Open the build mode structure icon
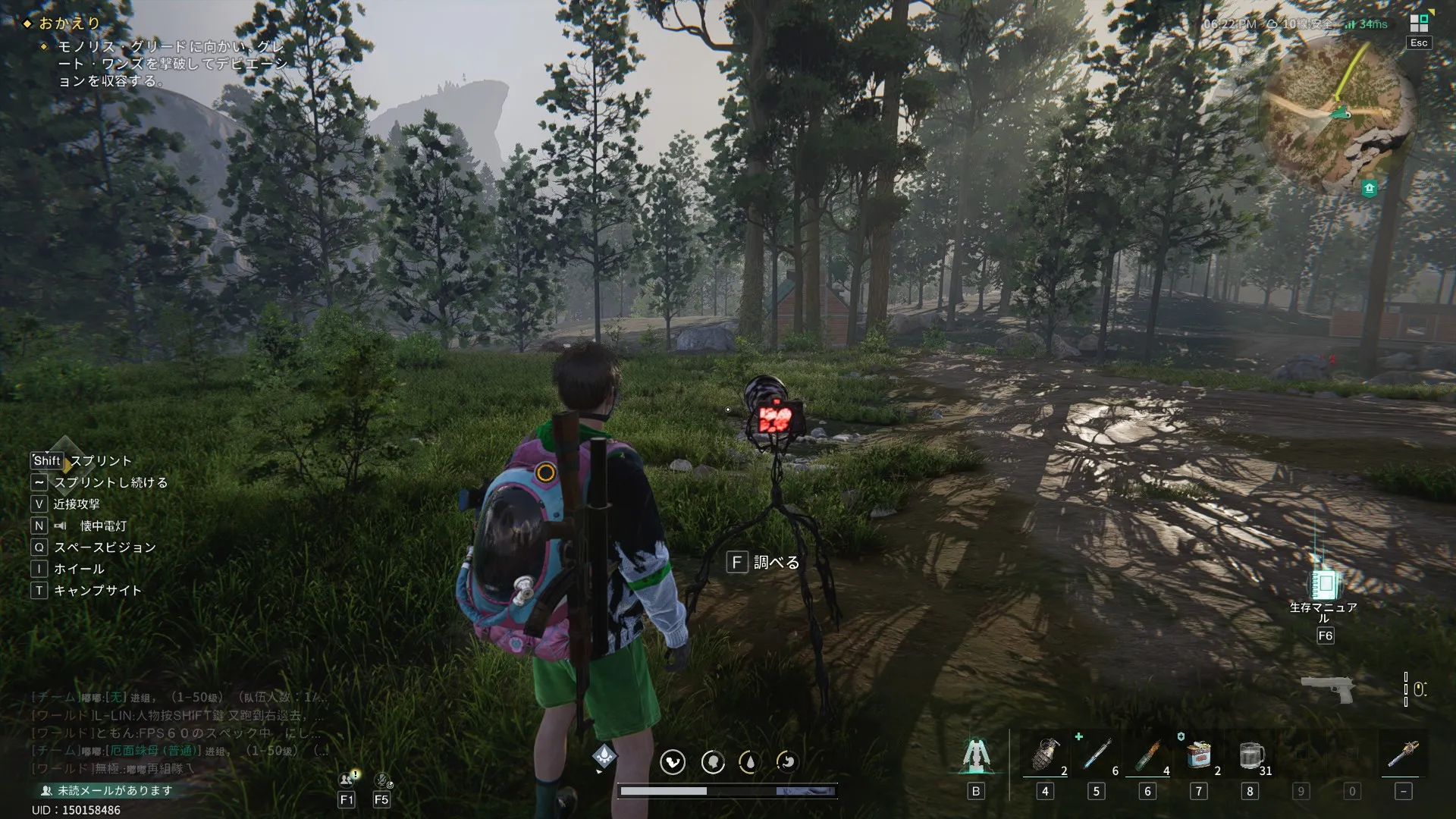This screenshot has width=1456, height=819. (975, 757)
